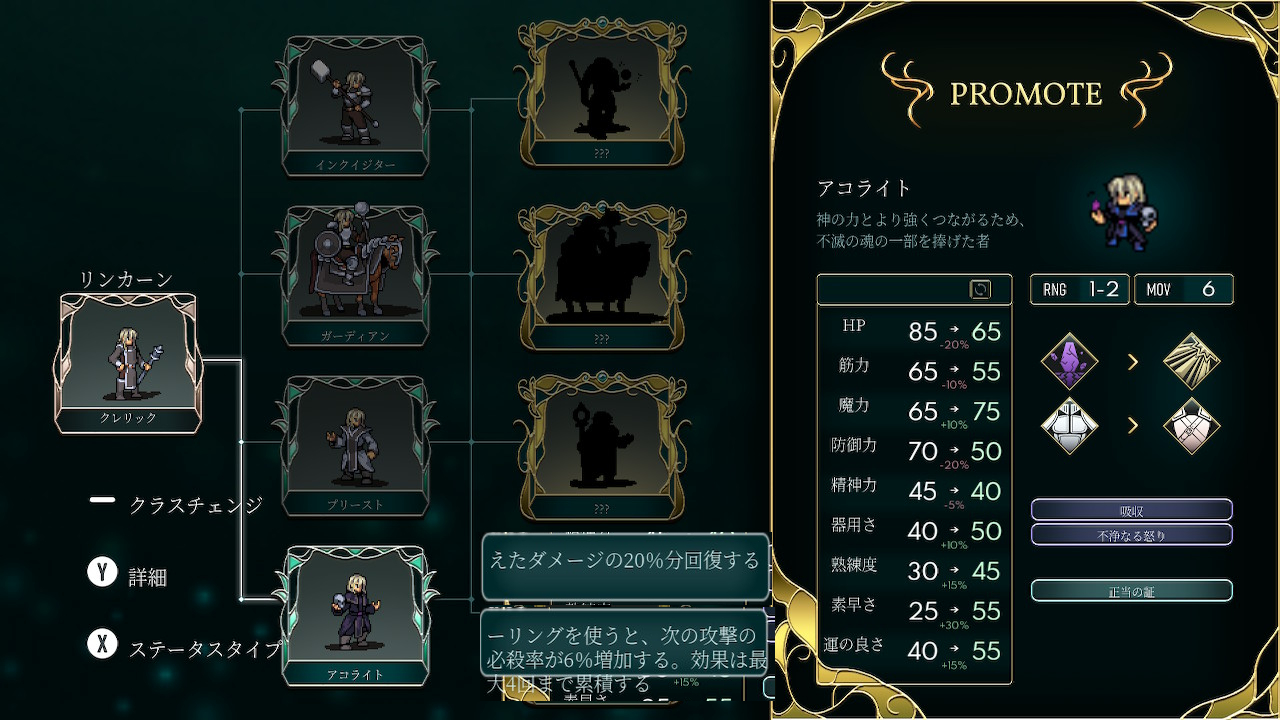Screen dimensions: 1280x720
Task: Select the 正当の証 requirement button
Action: (1131, 591)
